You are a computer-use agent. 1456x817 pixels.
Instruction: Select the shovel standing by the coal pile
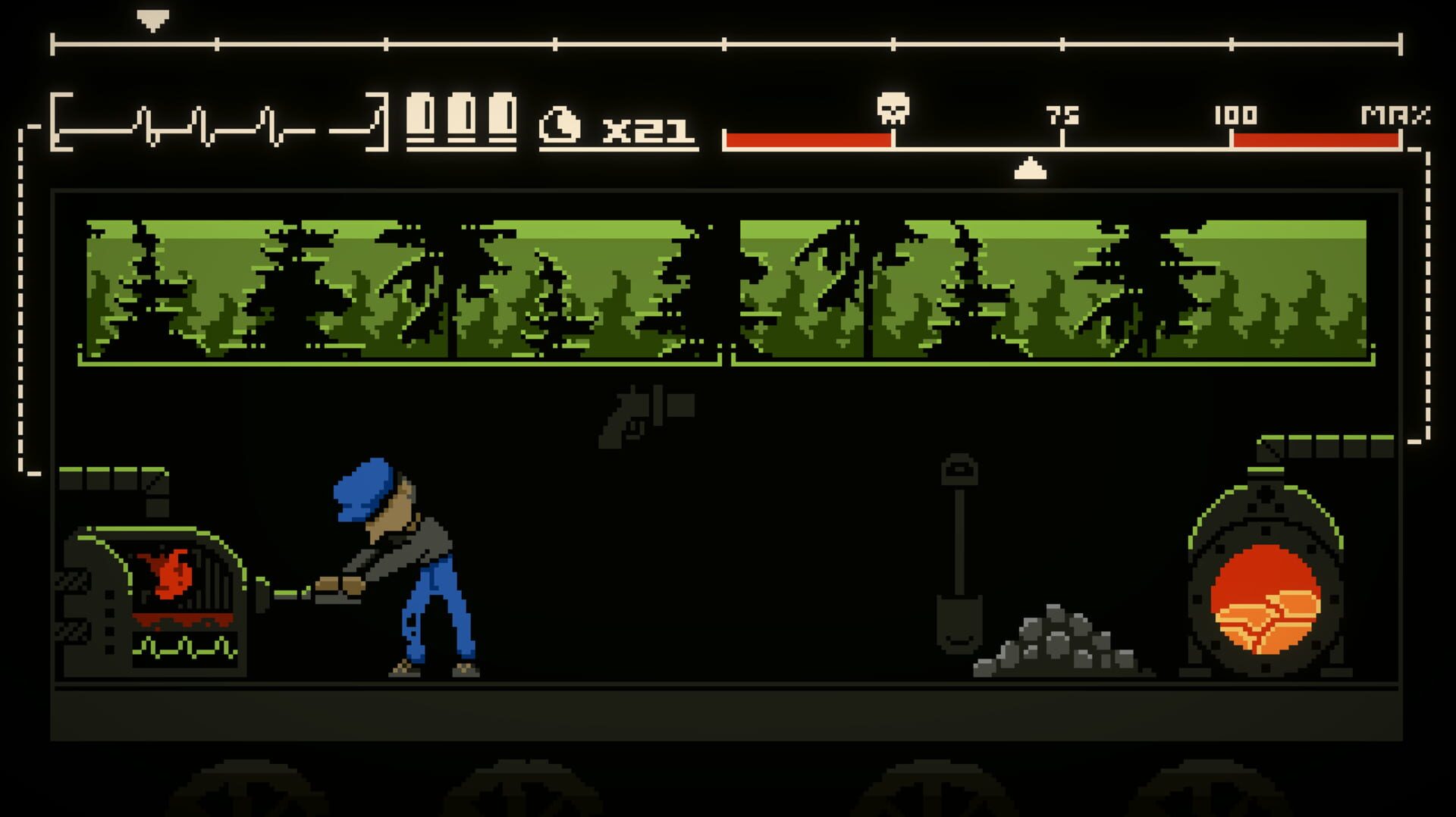click(x=957, y=553)
